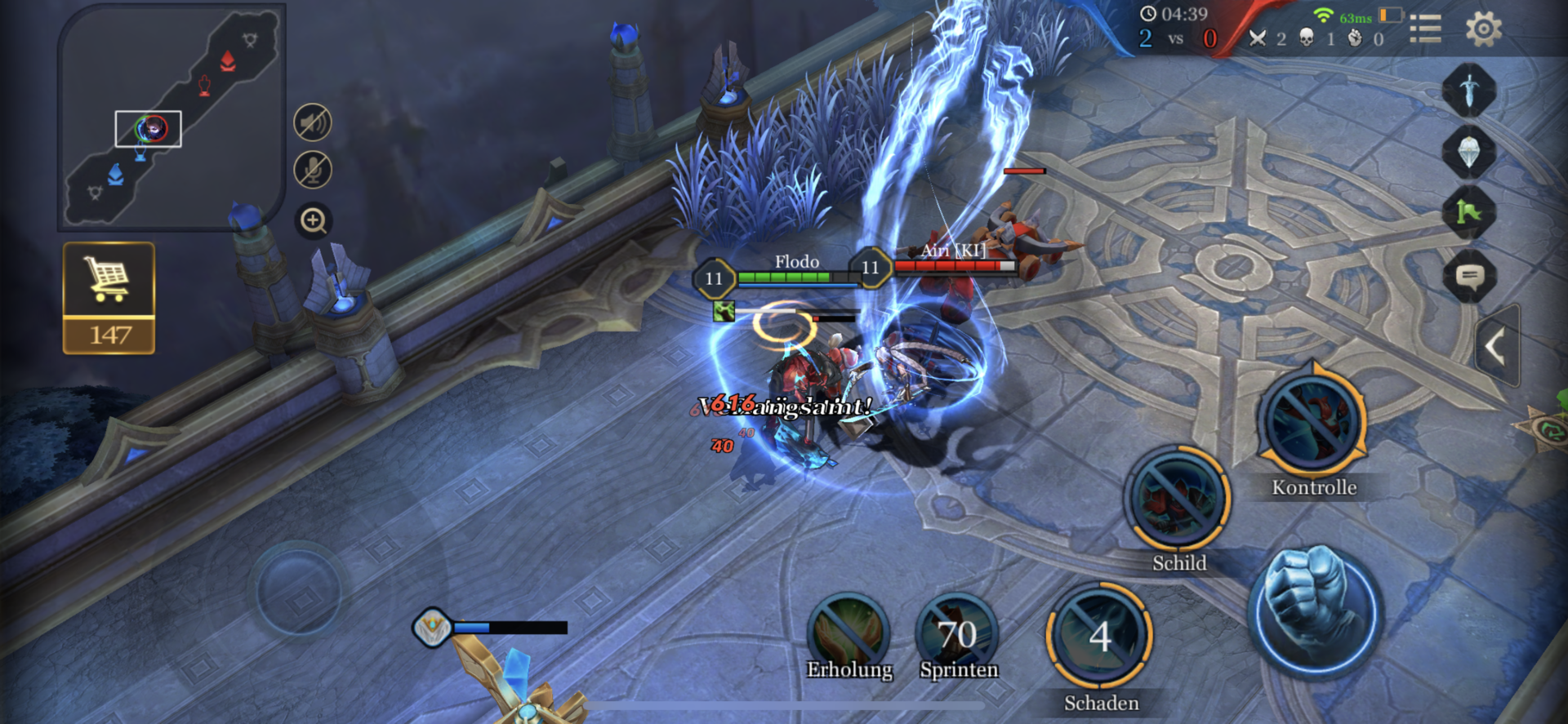
Task: Toggle the muted speaker sound button
Action: point(313,123)
